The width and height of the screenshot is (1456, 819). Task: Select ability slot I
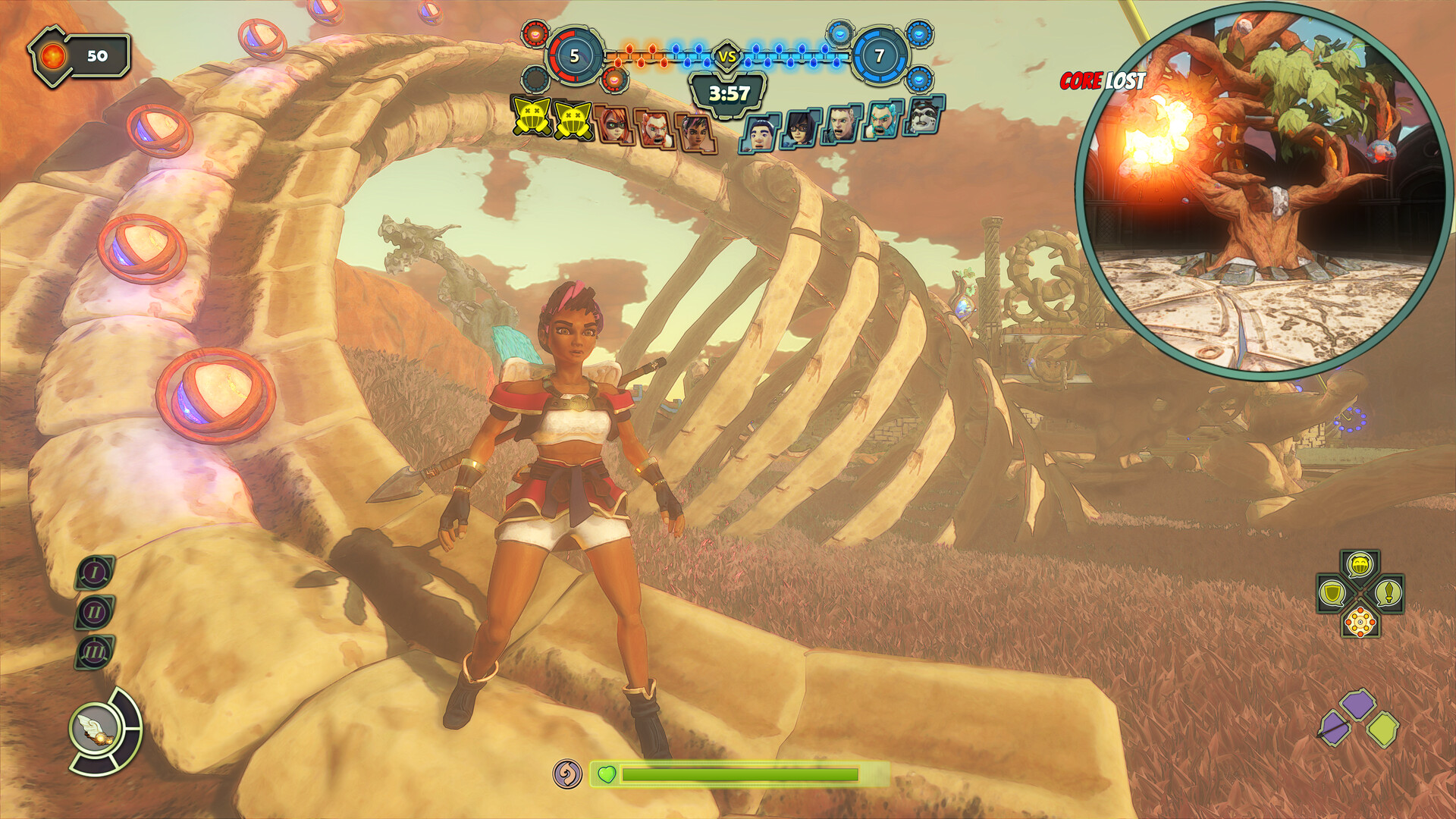tap(95, 573)
